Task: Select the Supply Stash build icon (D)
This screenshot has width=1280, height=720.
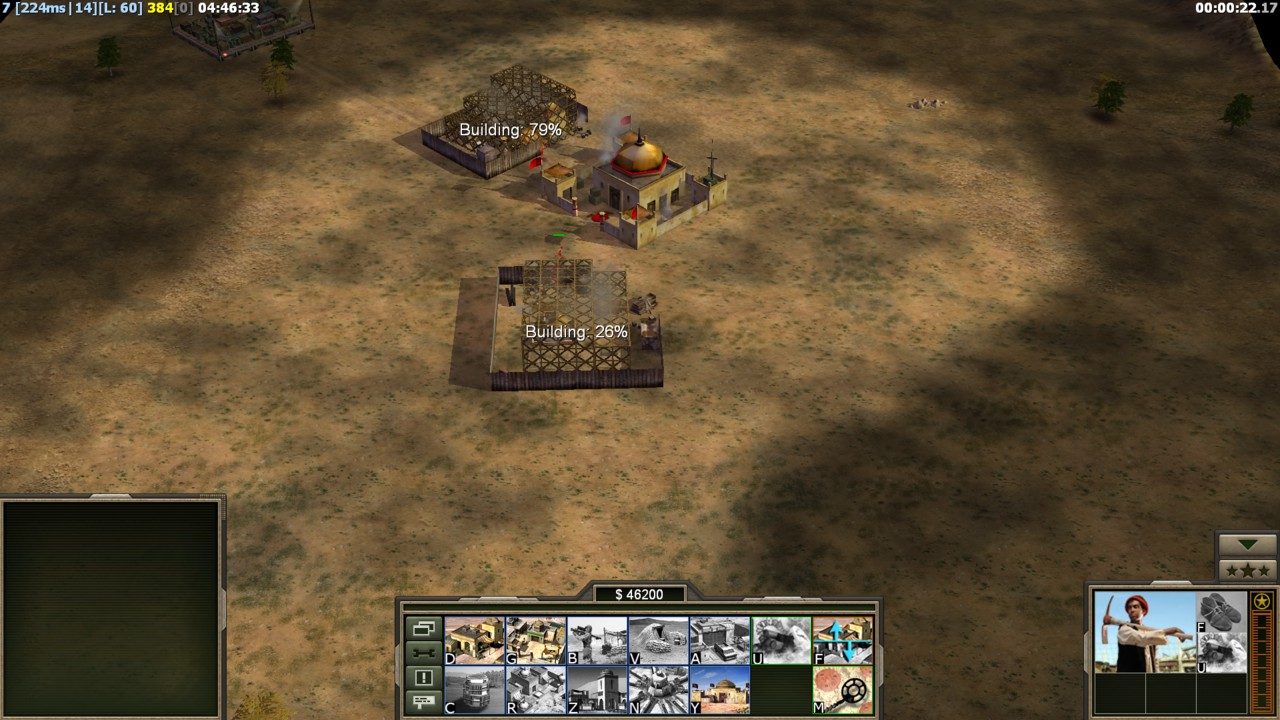Action: click(x=474, y=640)
